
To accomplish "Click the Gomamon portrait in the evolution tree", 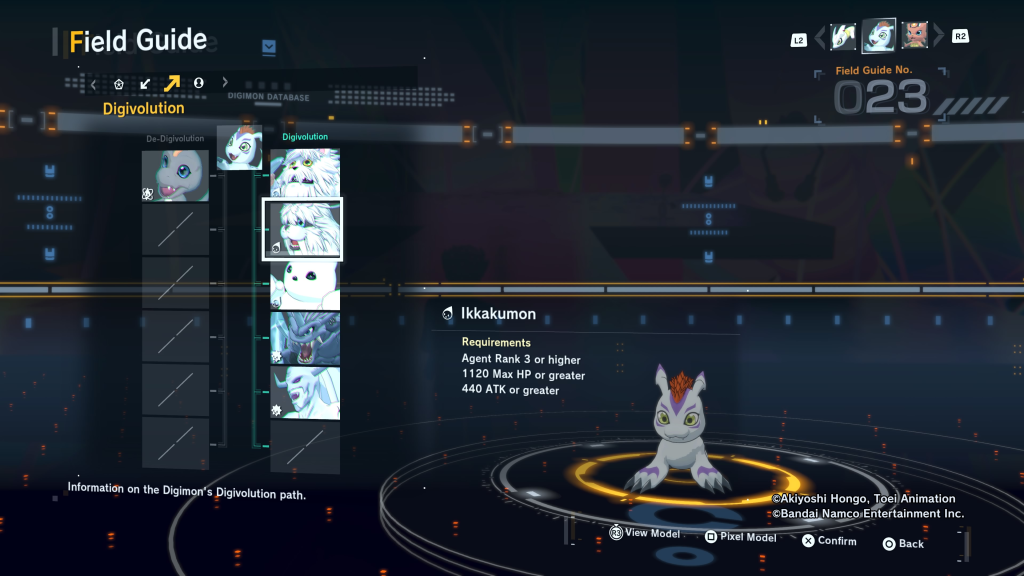I will click(x=239, y=148).
